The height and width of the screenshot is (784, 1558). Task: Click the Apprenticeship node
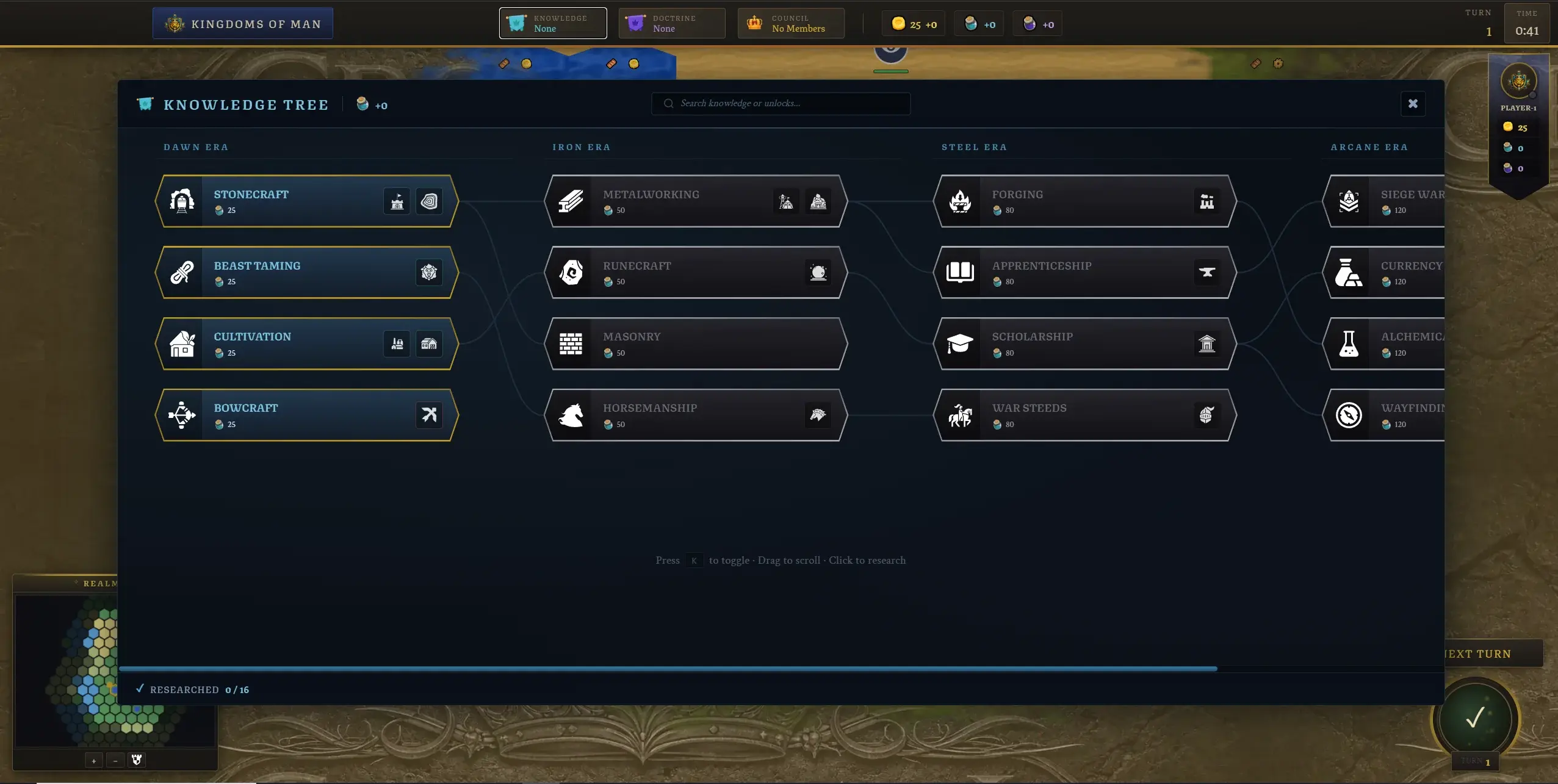pyautogui.click(x=1068, y=273)
